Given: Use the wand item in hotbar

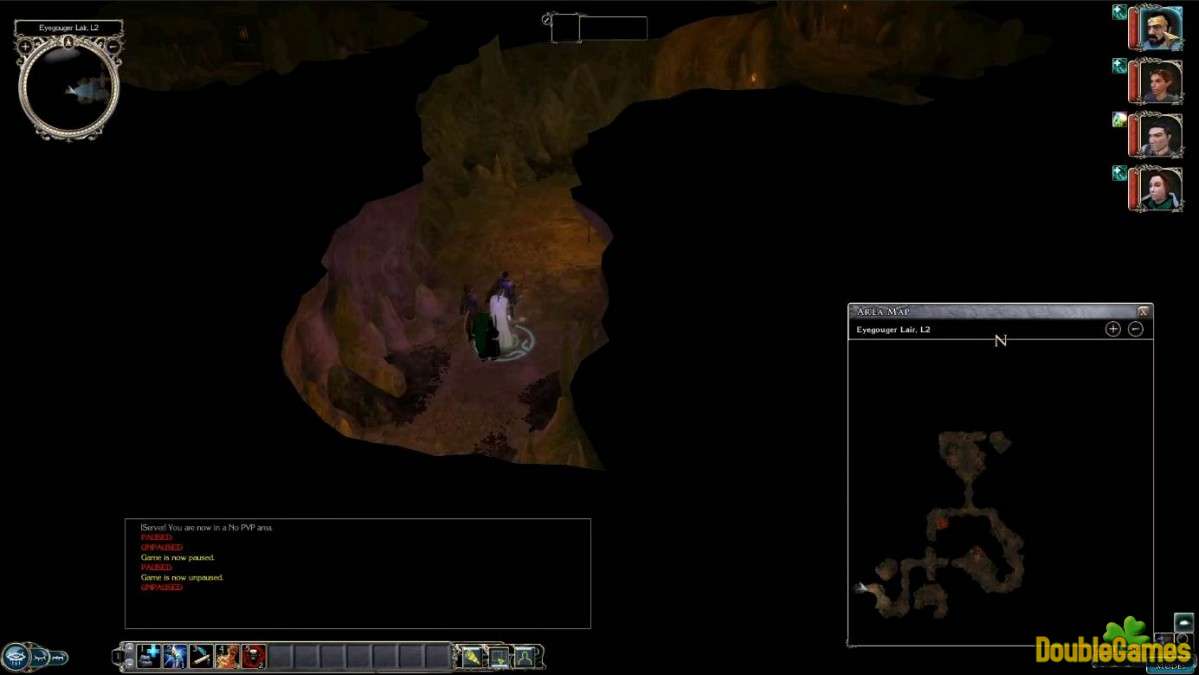Looking at the screenshot, I should (201, 656).
